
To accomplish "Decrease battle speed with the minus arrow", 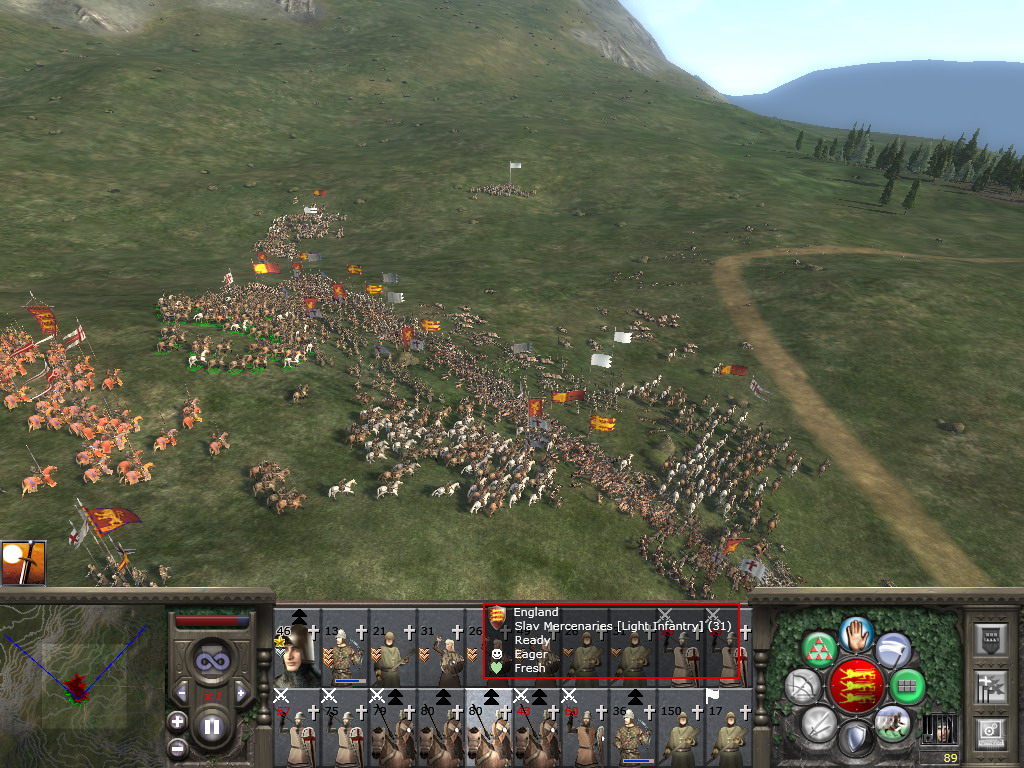I will point(183,692).
